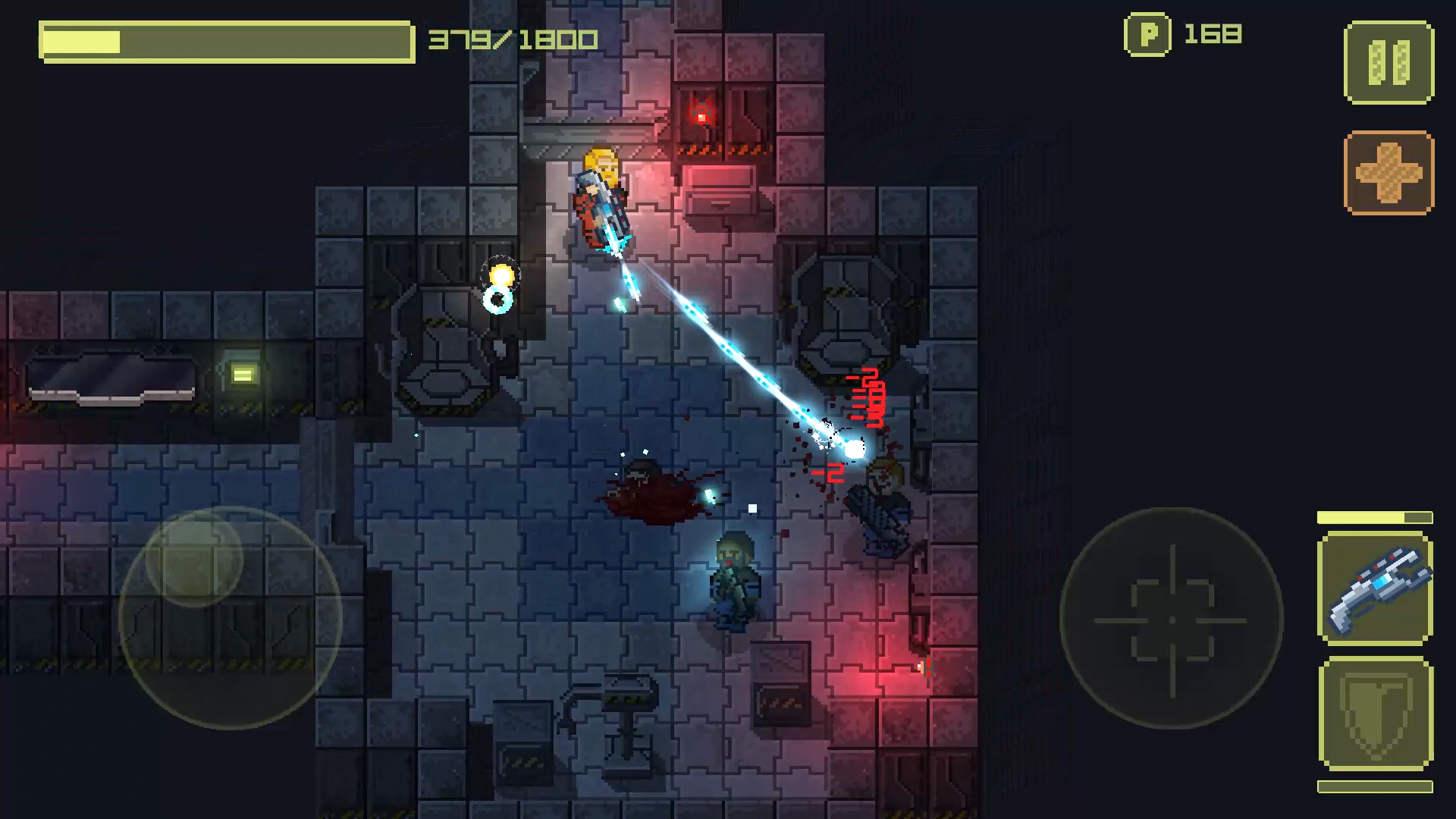This screenshot has height=819, width=1456.
Task: Tap the movement joystick thumb
Action: click(194, 558)
